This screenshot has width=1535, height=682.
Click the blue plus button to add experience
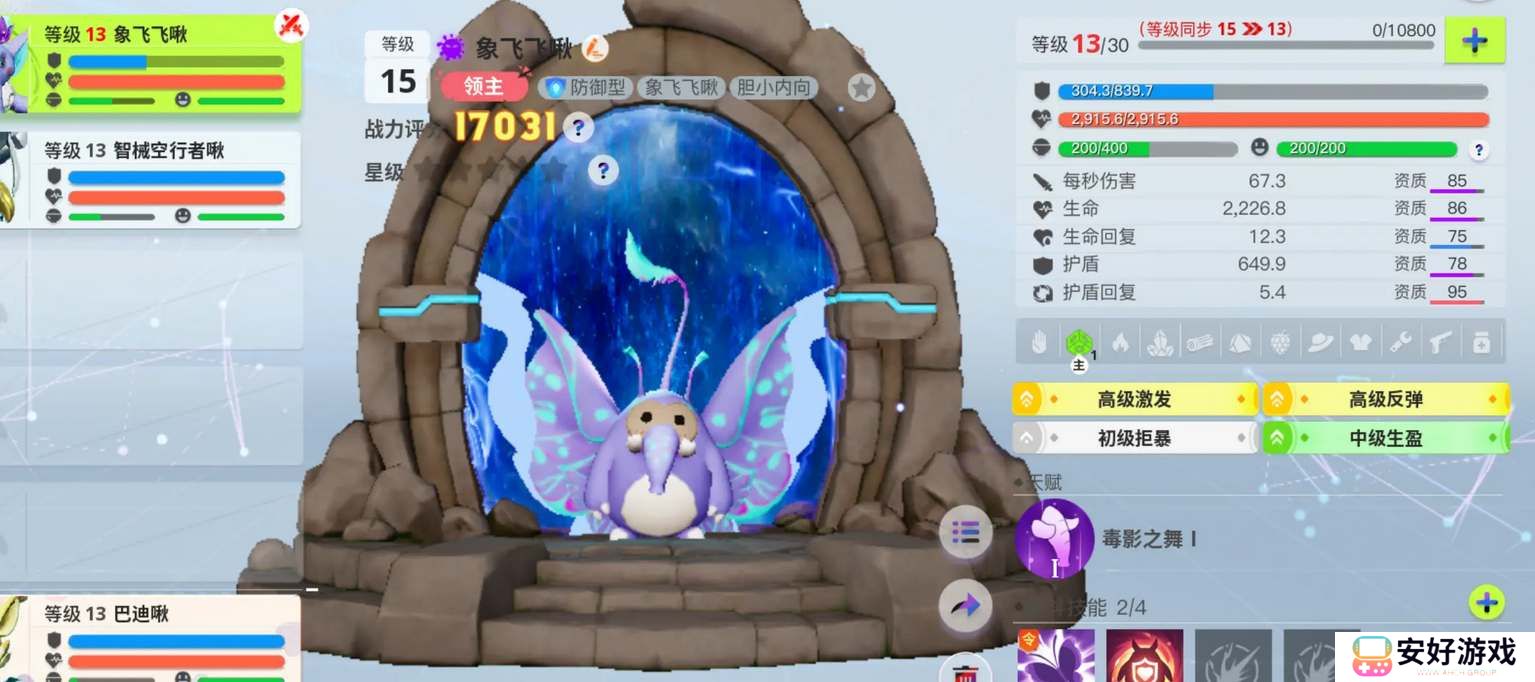1474,41
